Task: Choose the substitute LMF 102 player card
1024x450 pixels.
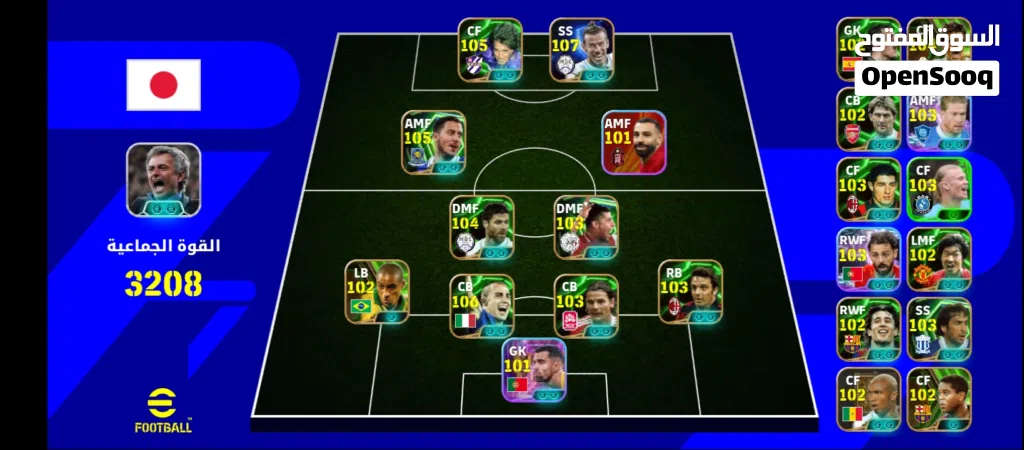Action: (x=938, y=259)
